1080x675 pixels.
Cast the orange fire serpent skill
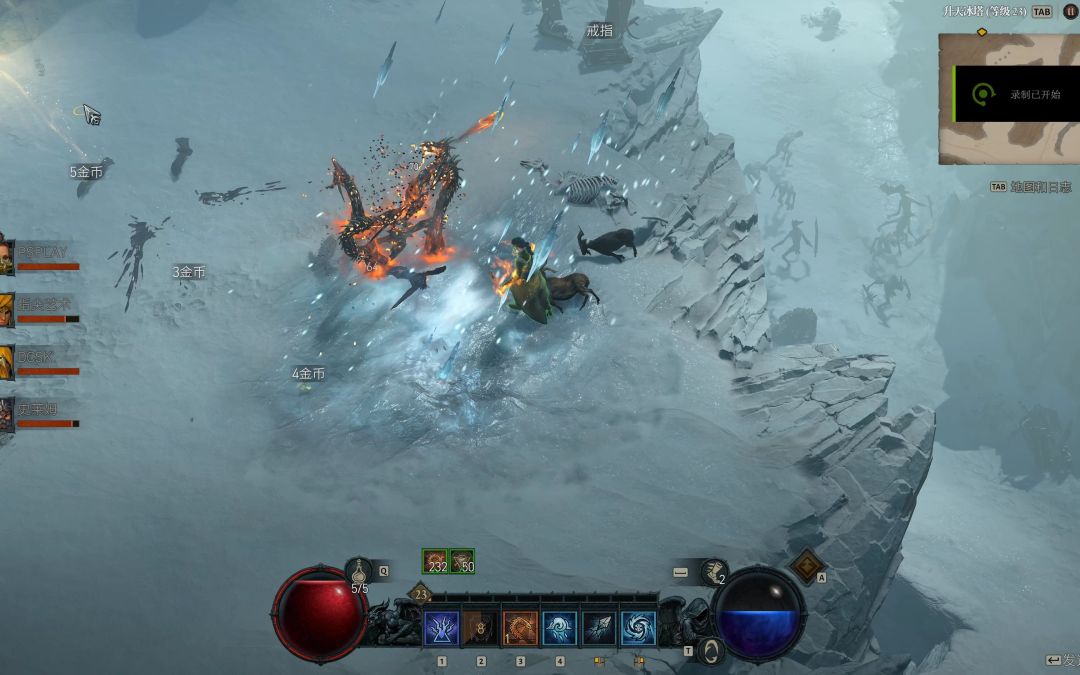pos(520,628)
